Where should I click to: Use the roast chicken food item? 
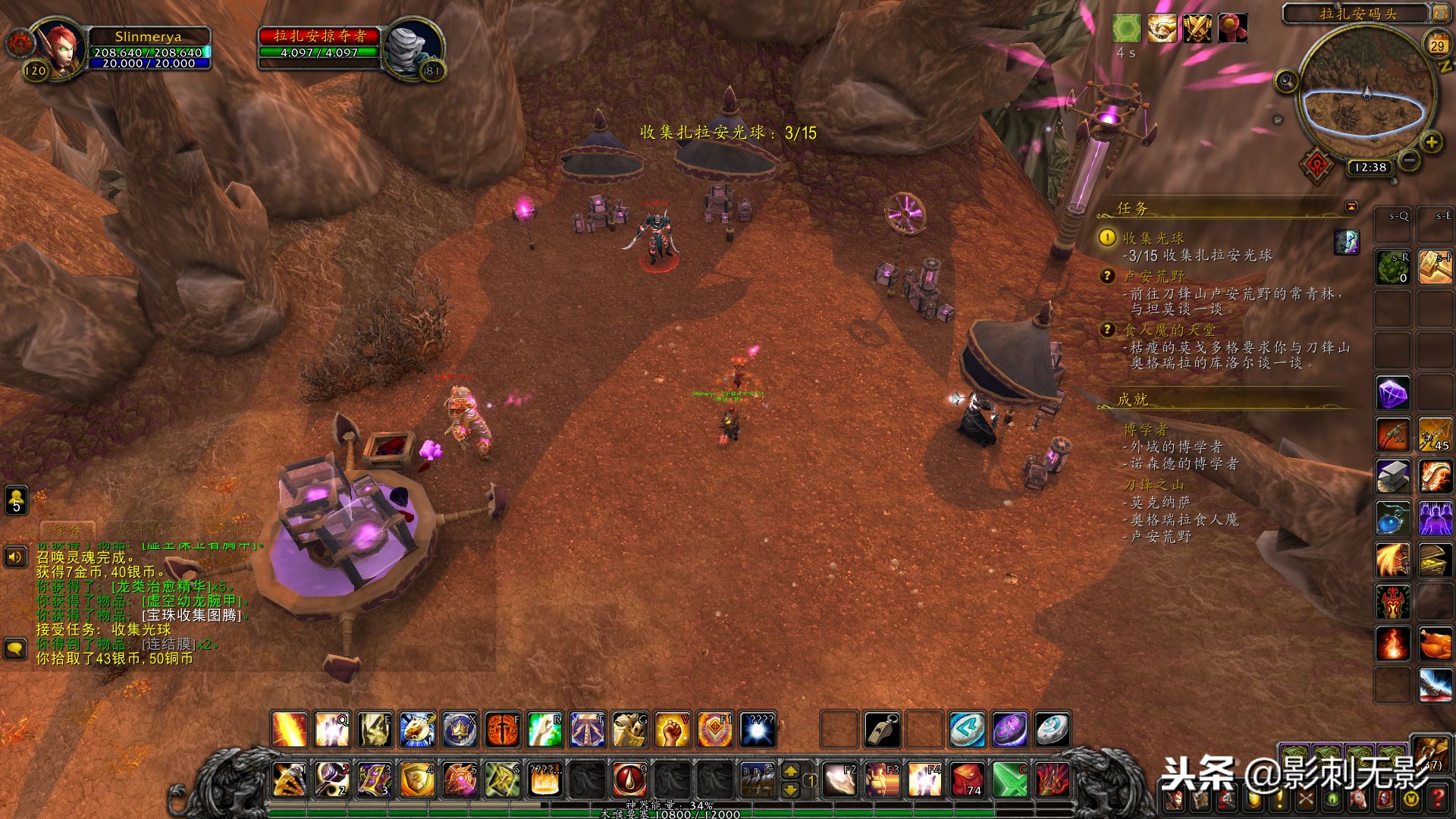(x=1435, y=644)
